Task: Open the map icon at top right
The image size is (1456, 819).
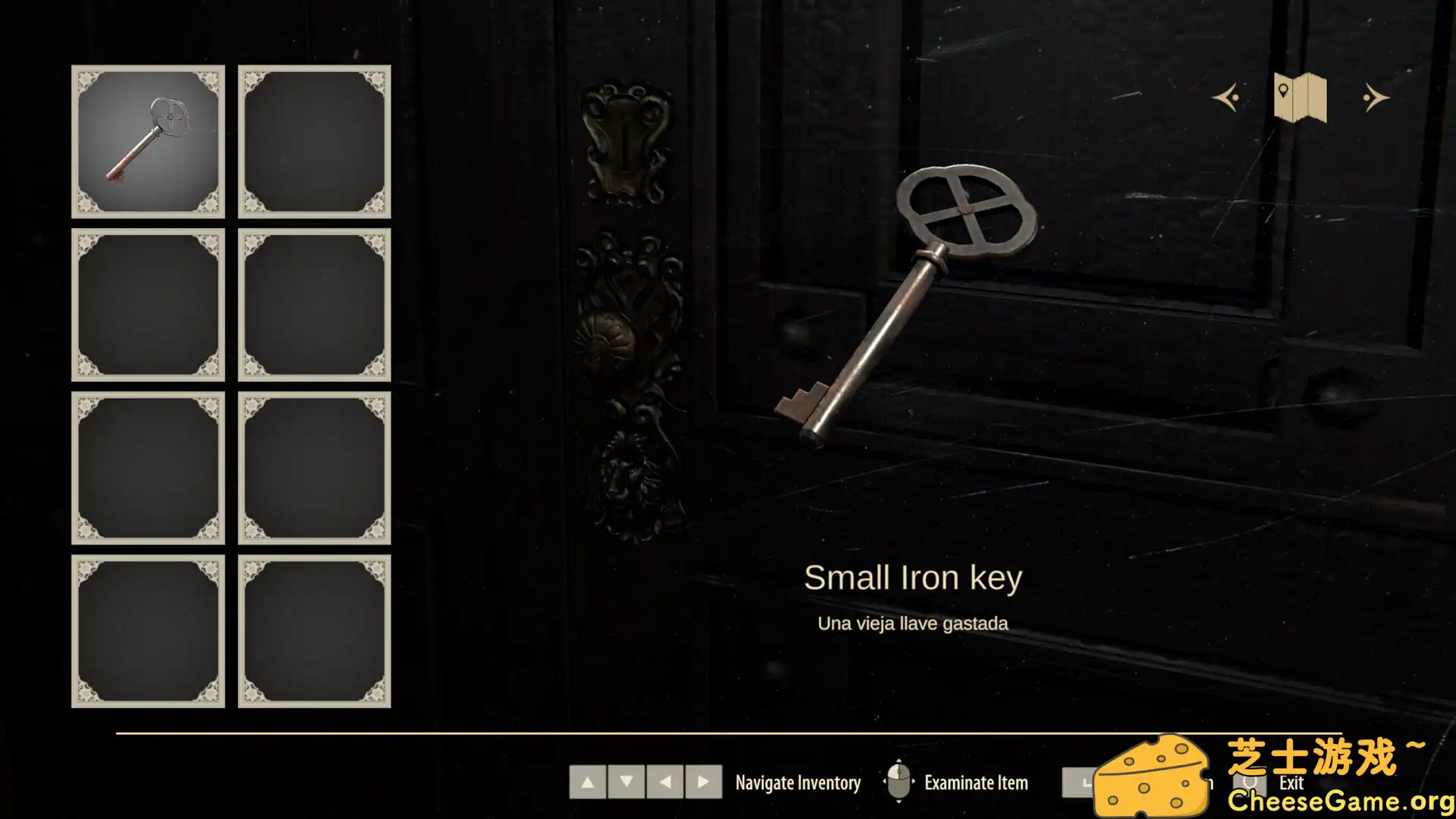Action: 1299,99
